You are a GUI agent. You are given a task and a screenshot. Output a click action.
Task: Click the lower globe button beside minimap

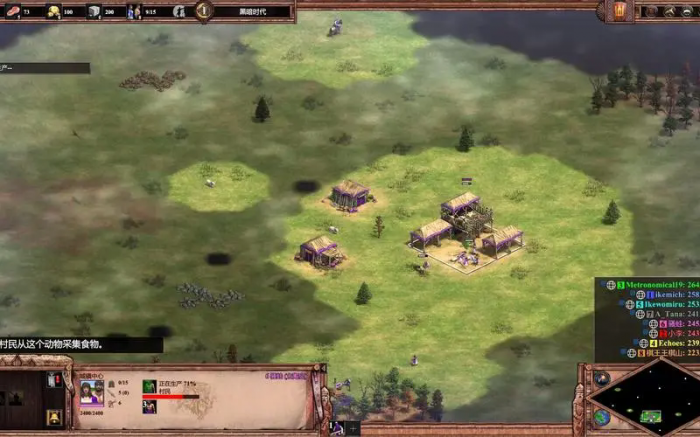601,416
